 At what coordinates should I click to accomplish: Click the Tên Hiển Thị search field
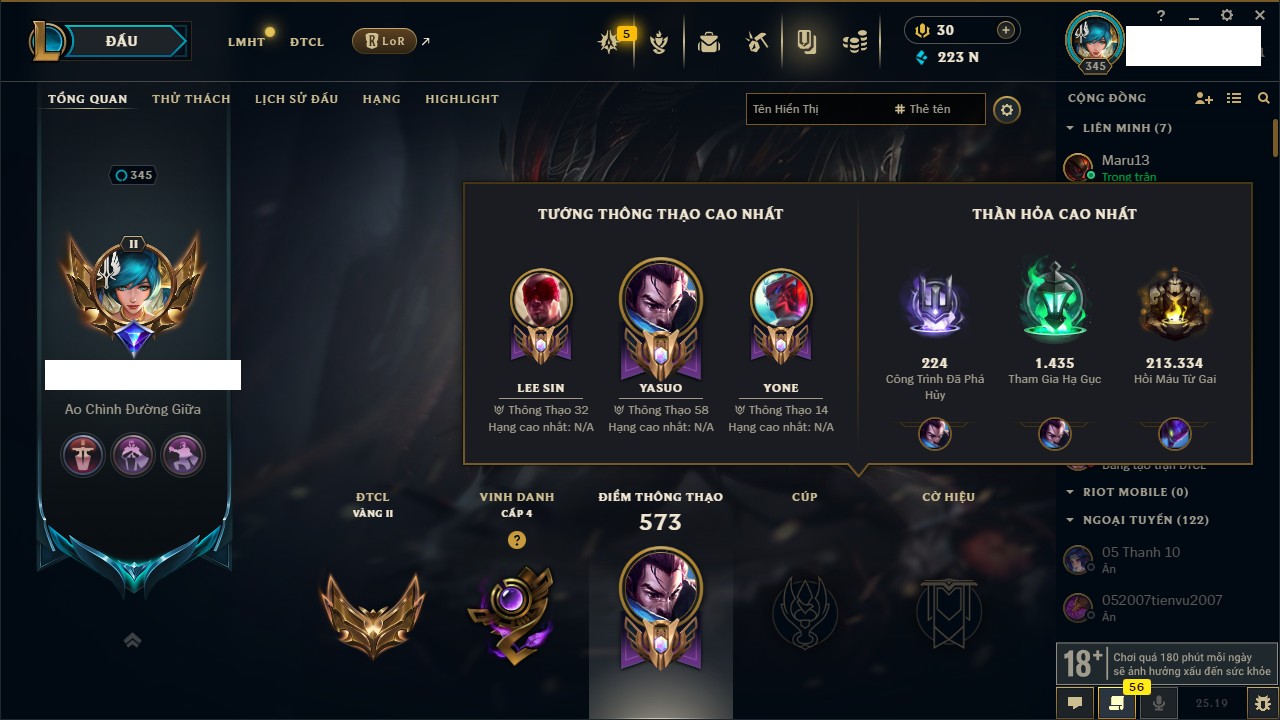click(815, 109)
